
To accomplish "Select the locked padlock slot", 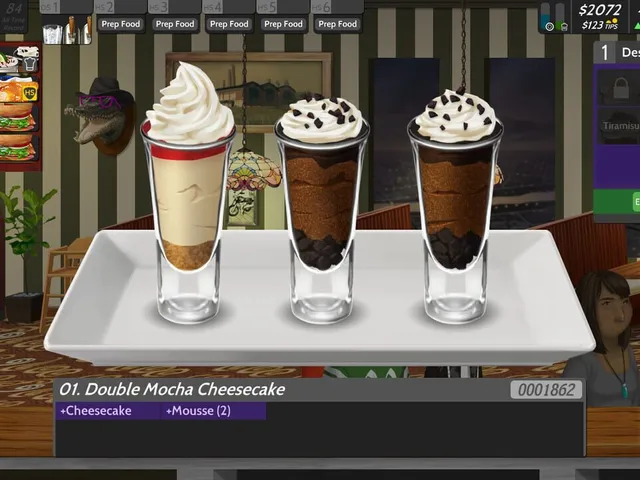I will [x=620, y=89].
